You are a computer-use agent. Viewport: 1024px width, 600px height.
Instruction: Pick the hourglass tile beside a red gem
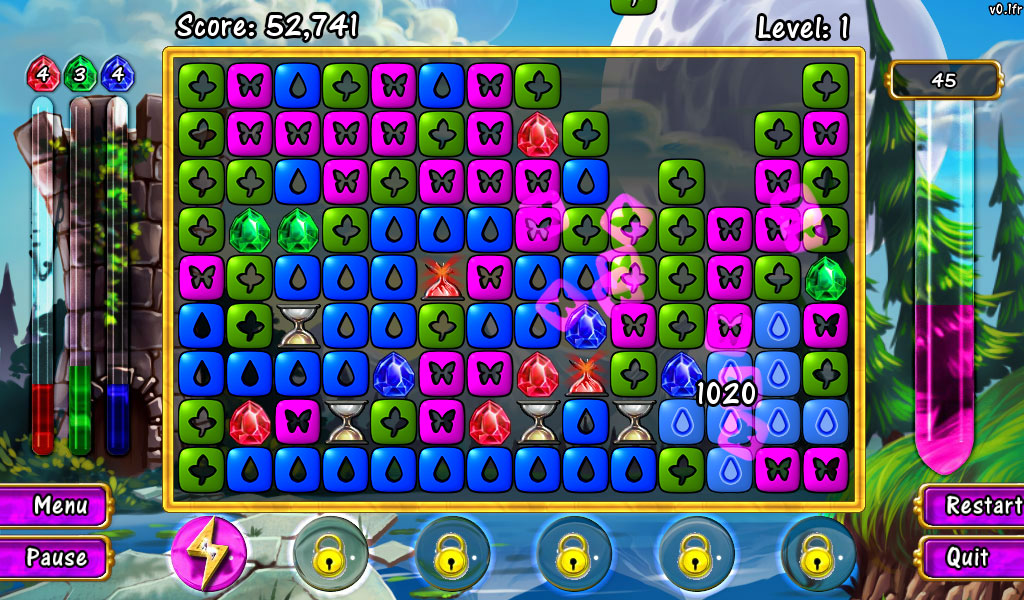pos(537,422)
